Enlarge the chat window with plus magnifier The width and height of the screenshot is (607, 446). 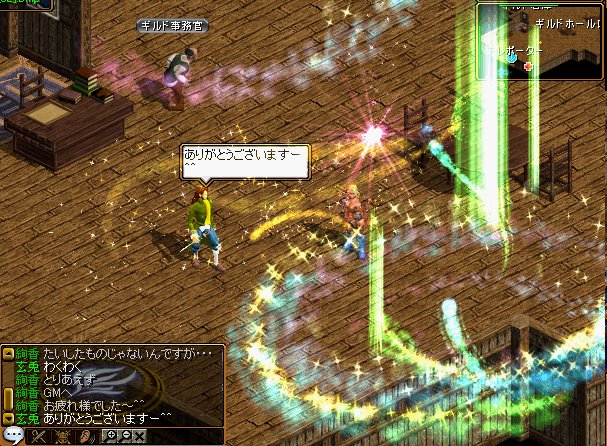(110, 436)
